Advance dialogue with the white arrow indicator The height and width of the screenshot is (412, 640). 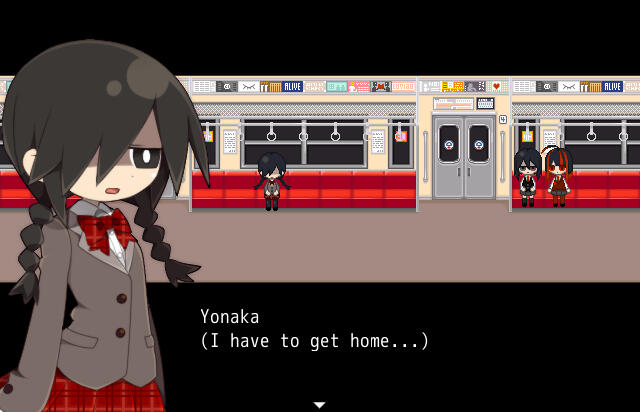click(319, 404)
